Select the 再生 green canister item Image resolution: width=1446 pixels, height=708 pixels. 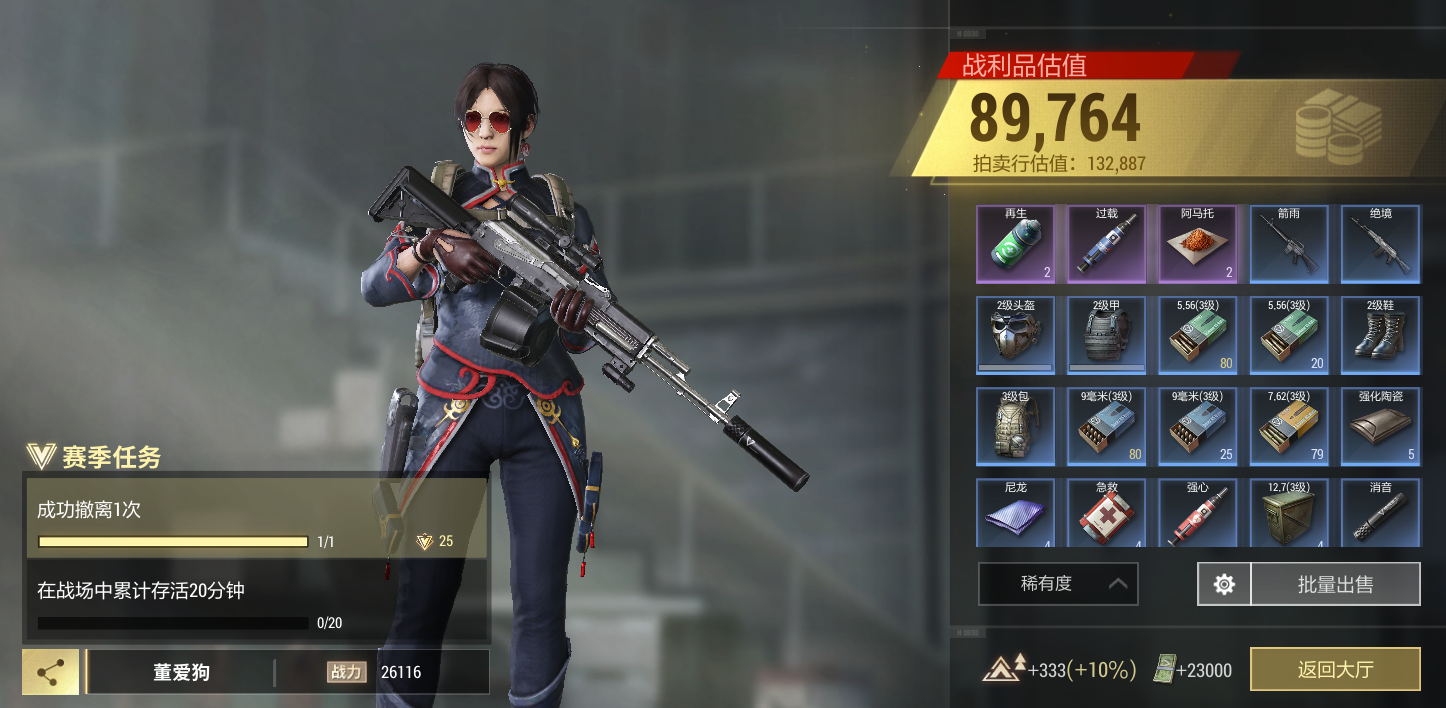(x=1015, y=245)
